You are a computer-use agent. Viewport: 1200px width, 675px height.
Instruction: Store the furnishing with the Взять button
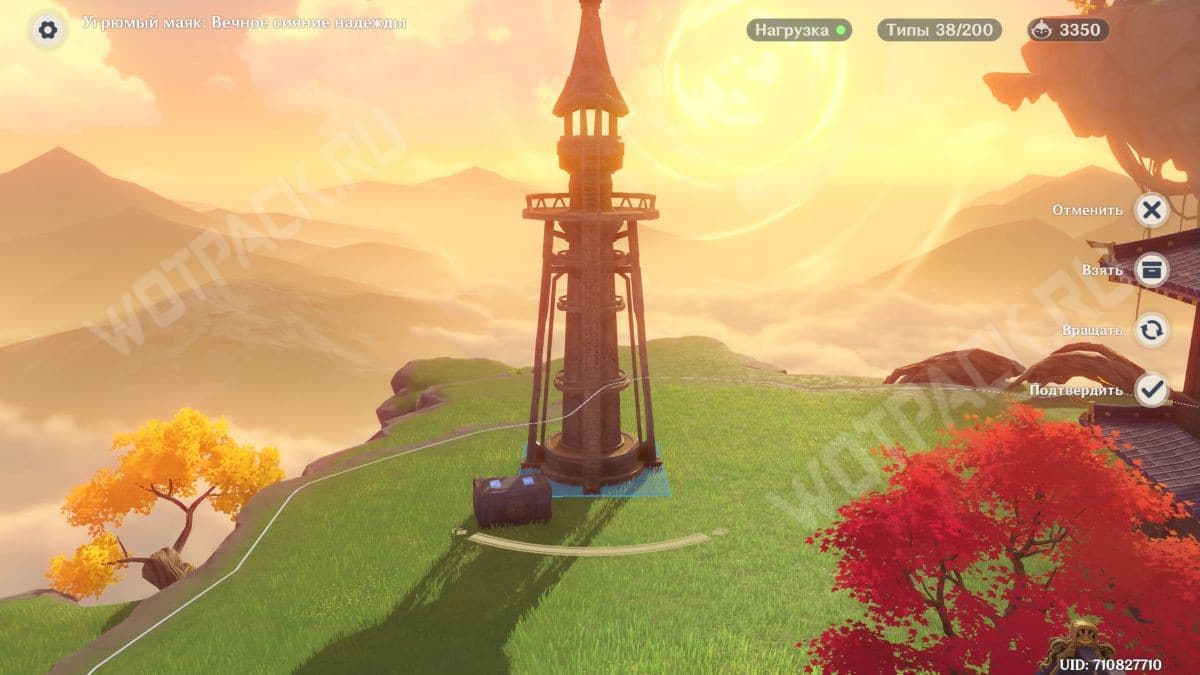1152,270
